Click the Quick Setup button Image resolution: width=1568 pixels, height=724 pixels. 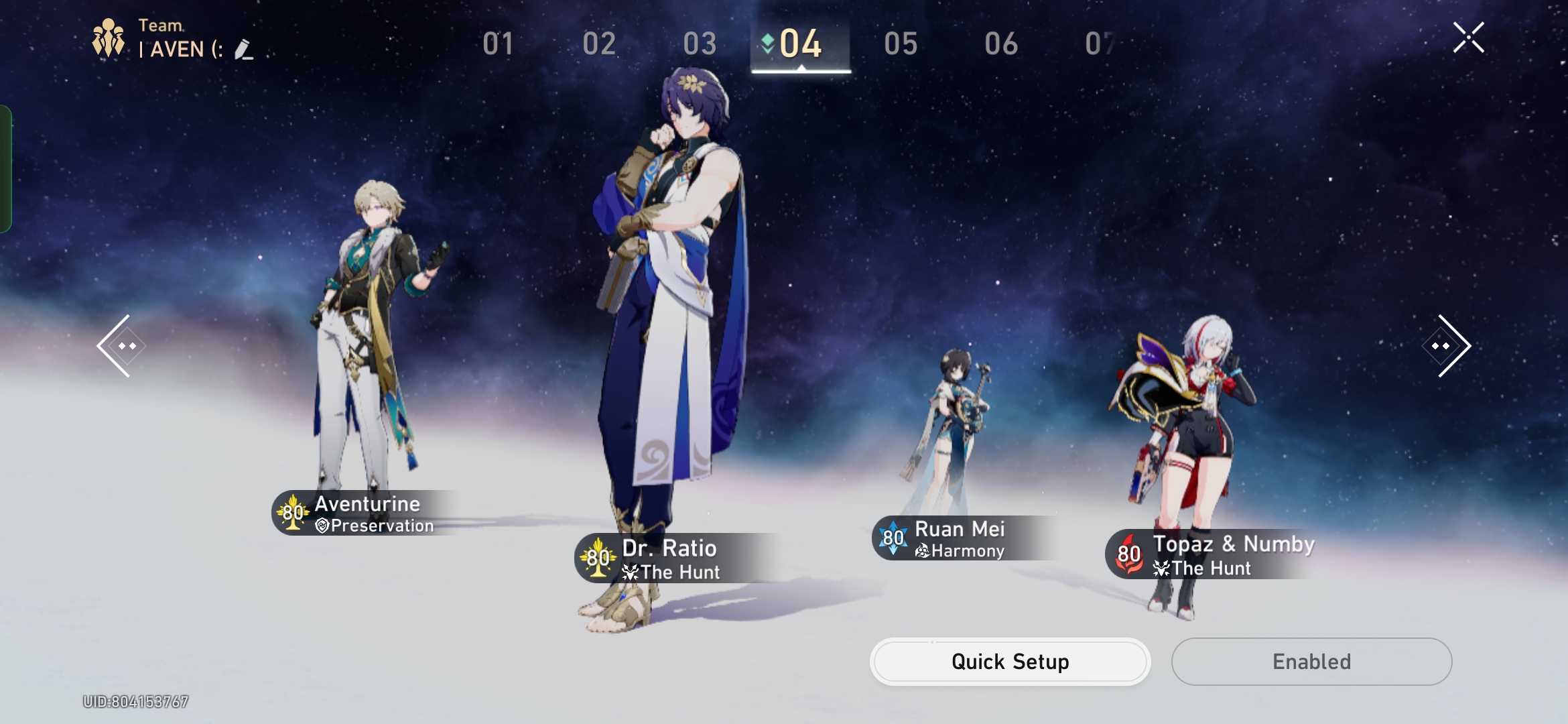1010,661
